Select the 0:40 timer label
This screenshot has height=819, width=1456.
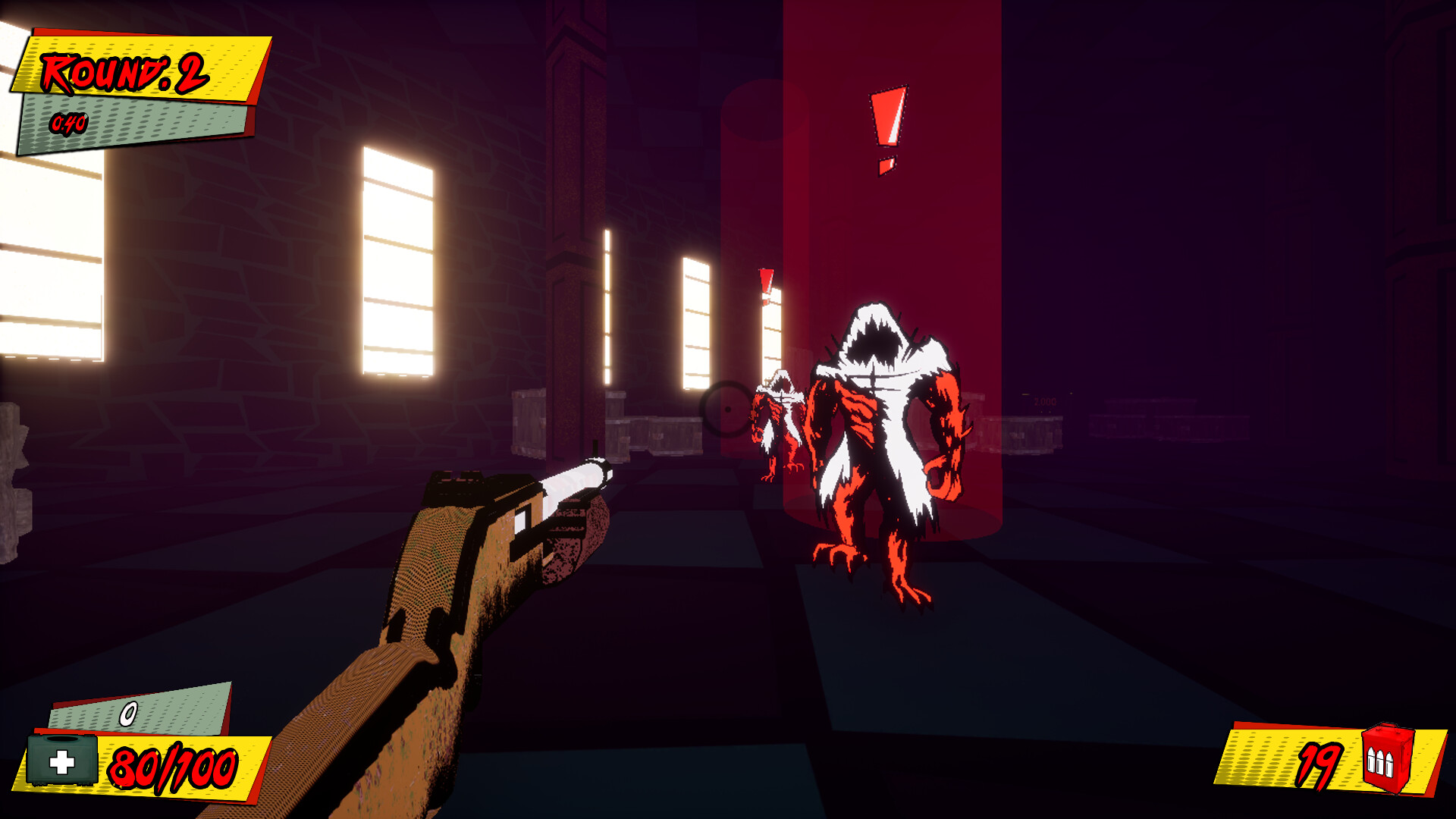pyautogui.click(x=67, y=121)
